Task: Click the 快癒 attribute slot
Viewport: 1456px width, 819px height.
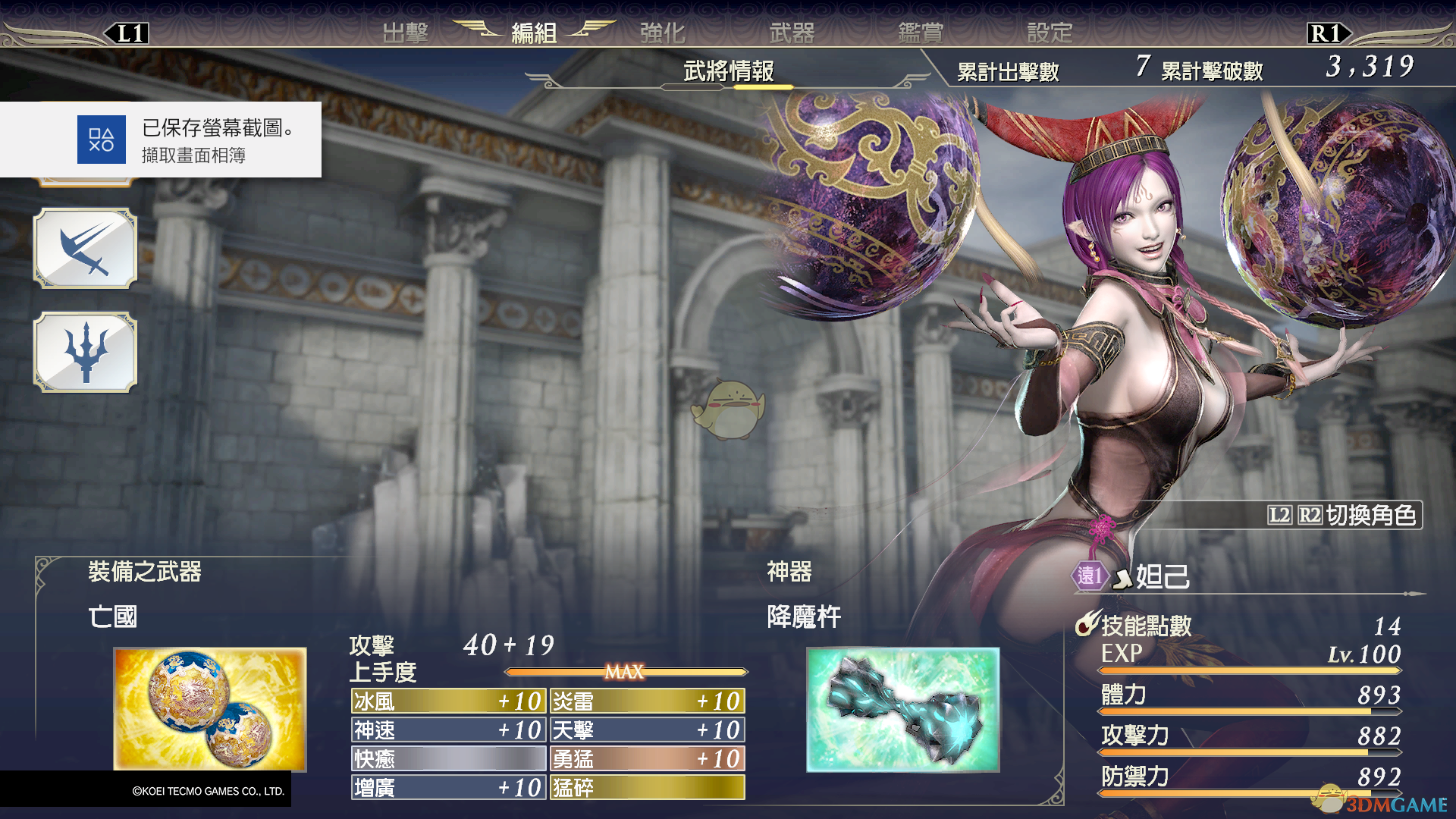Action: point(448,758)
